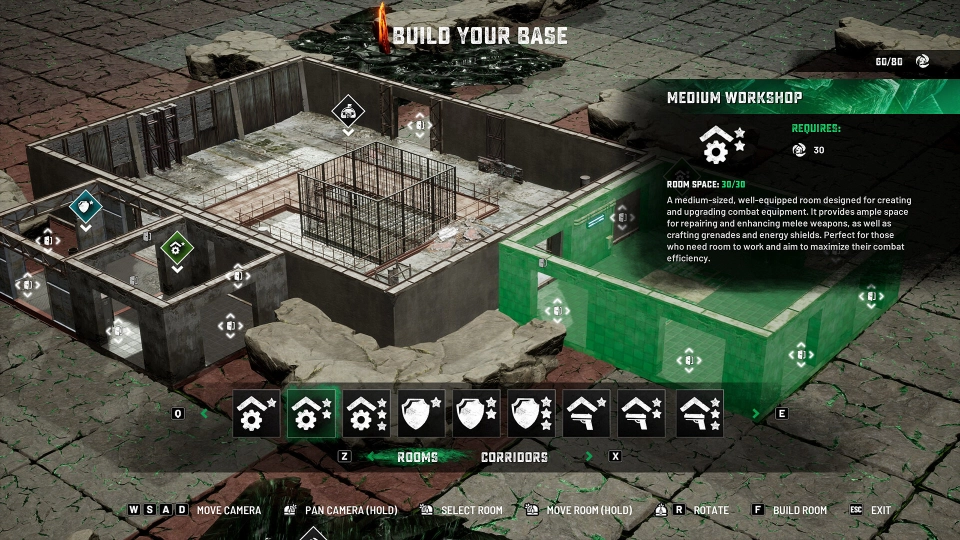Exit the base building screen
The width and height of the screenshot is (960, 540).
coord(880,510)
